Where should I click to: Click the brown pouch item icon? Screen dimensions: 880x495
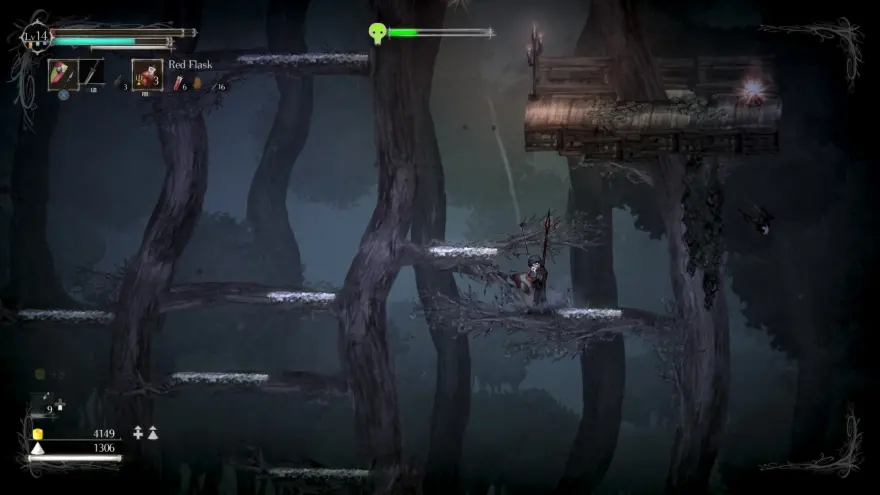(x=196, y=85)
